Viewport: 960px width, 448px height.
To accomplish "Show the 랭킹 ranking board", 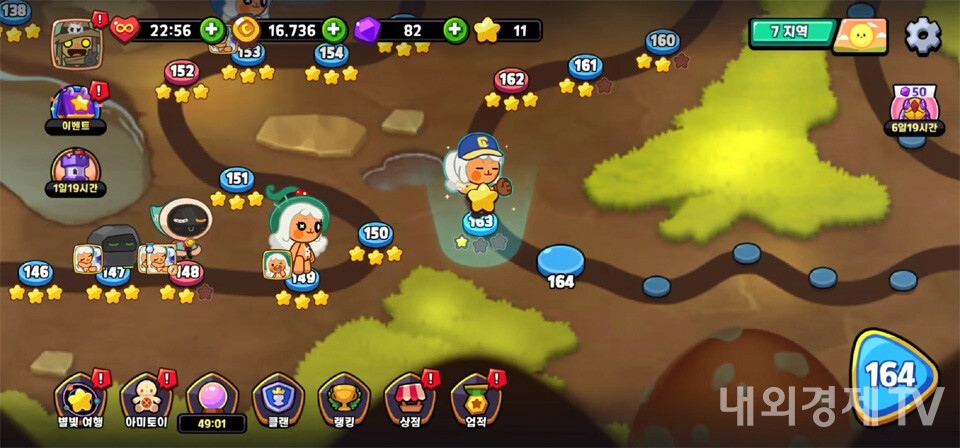I will 343,400.
